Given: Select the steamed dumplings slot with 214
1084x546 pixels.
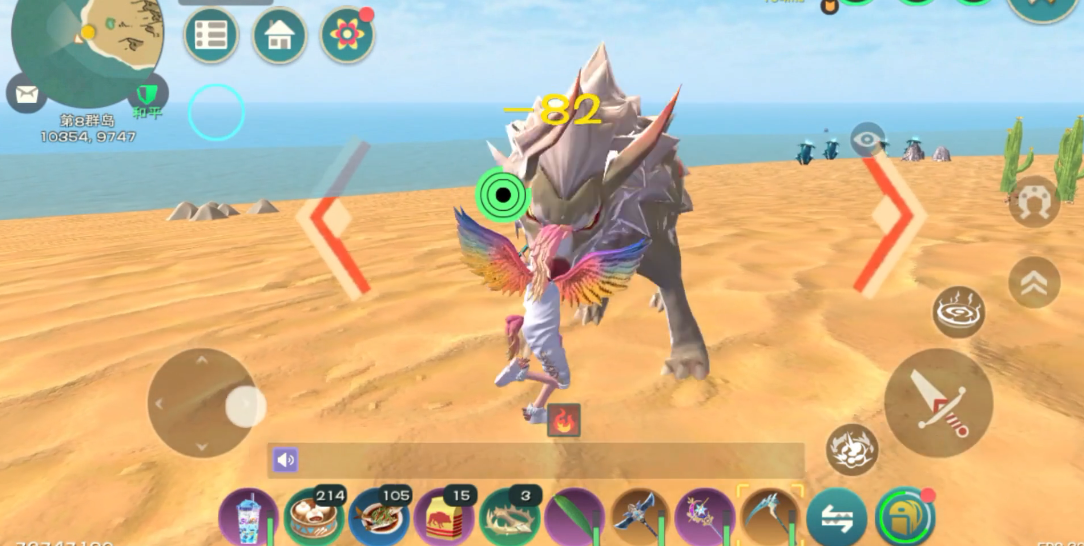Looking at the screenshot, I should click(314, 517).
